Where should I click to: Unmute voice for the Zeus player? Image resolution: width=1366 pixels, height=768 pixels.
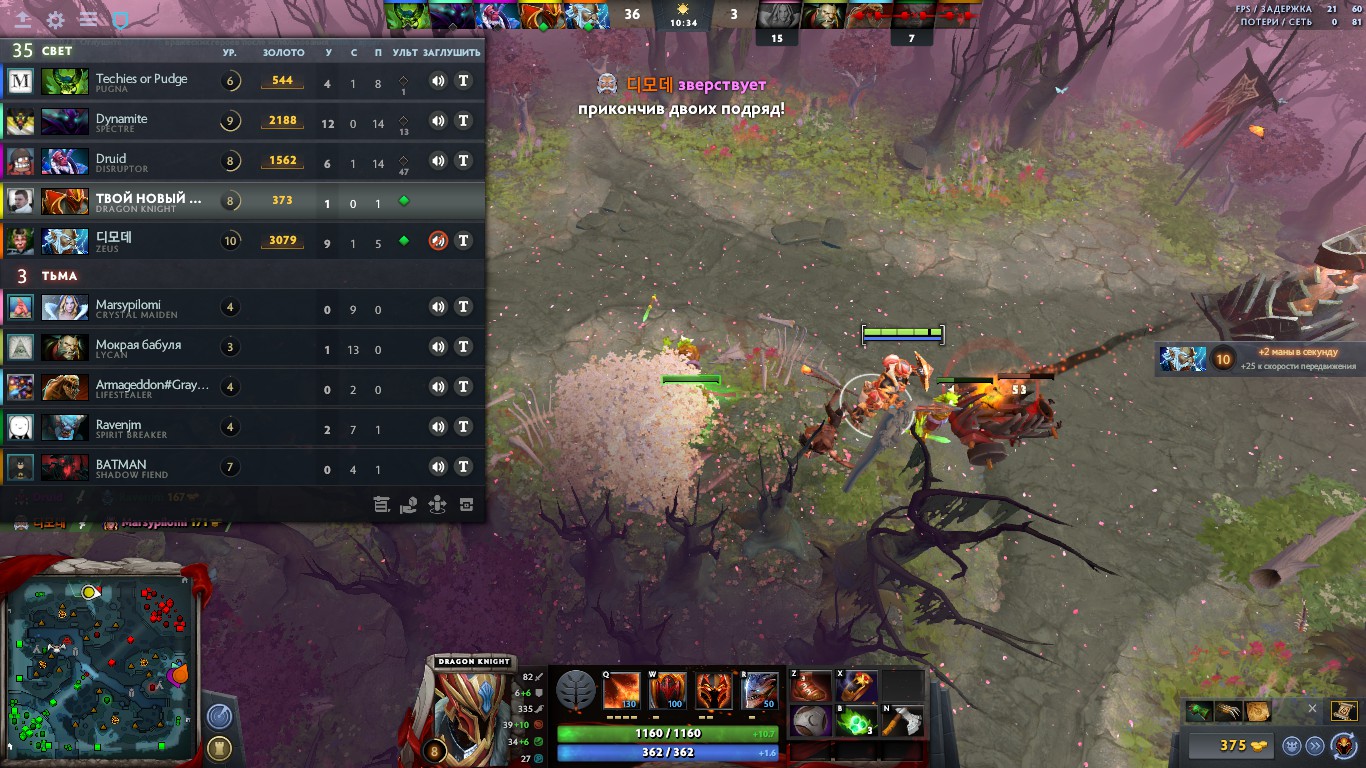click(x=438, y=241)
